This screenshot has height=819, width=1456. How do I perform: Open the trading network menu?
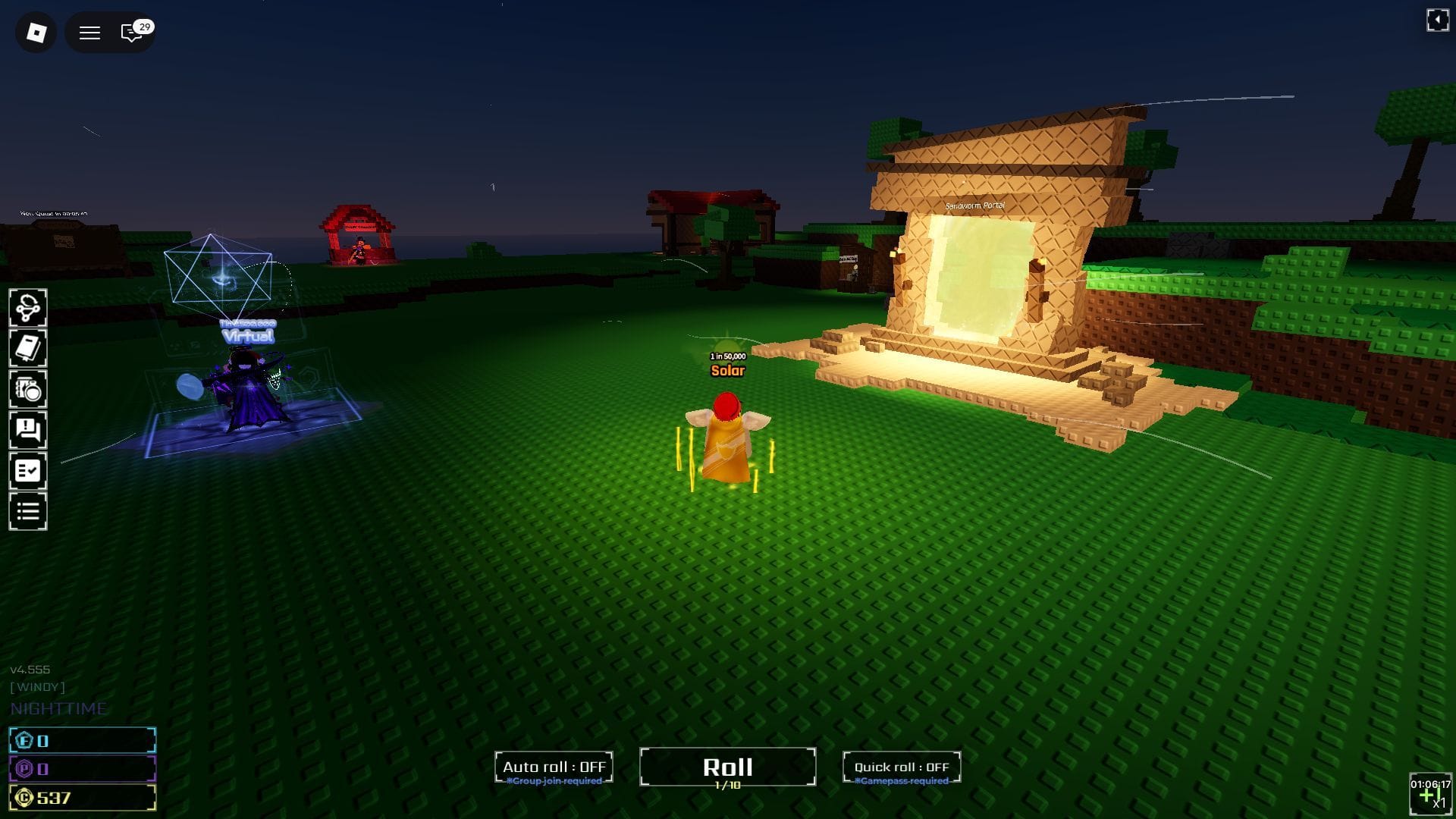(x=28, y=306)
